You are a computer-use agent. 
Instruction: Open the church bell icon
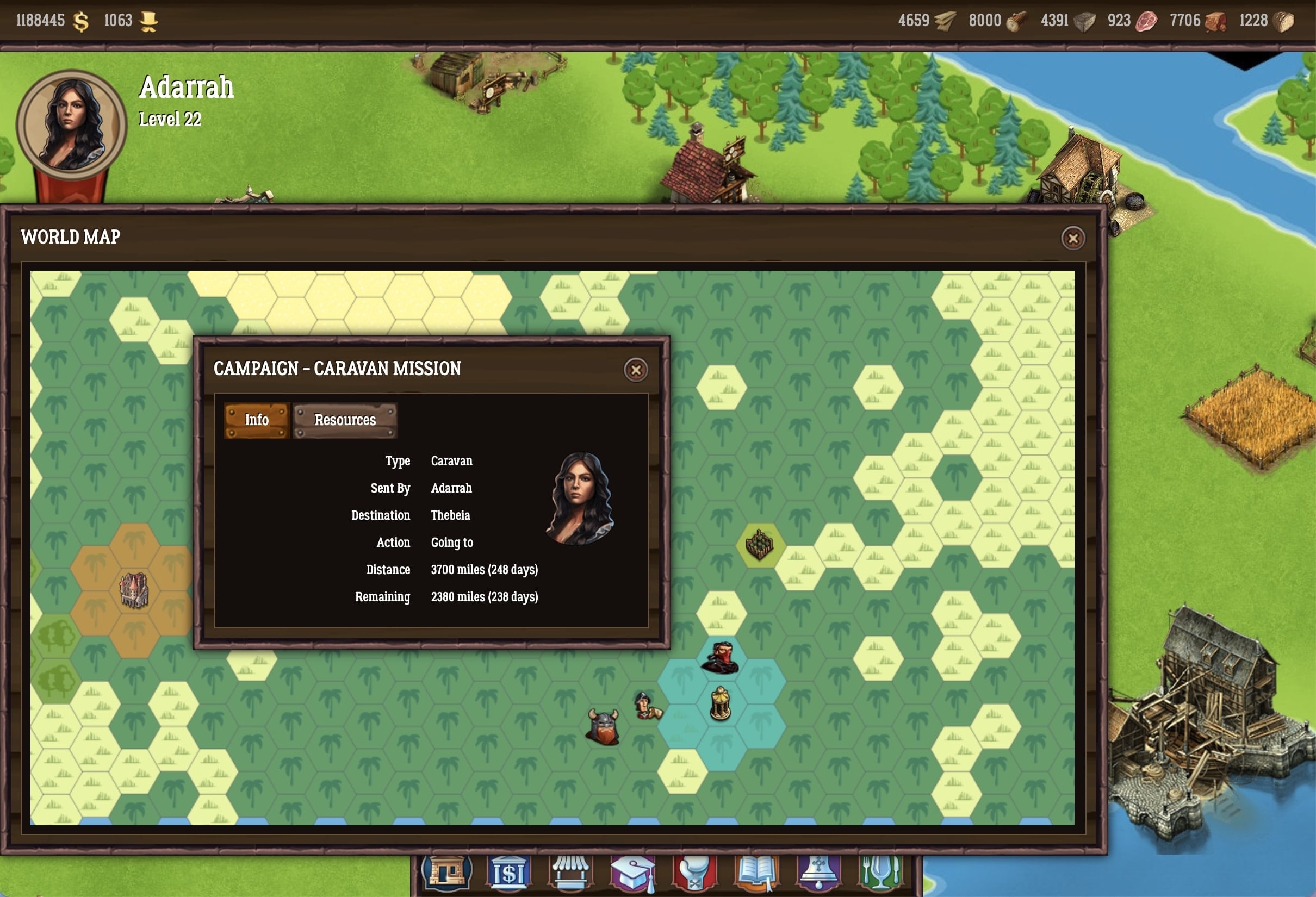click(x=818, y=873)
